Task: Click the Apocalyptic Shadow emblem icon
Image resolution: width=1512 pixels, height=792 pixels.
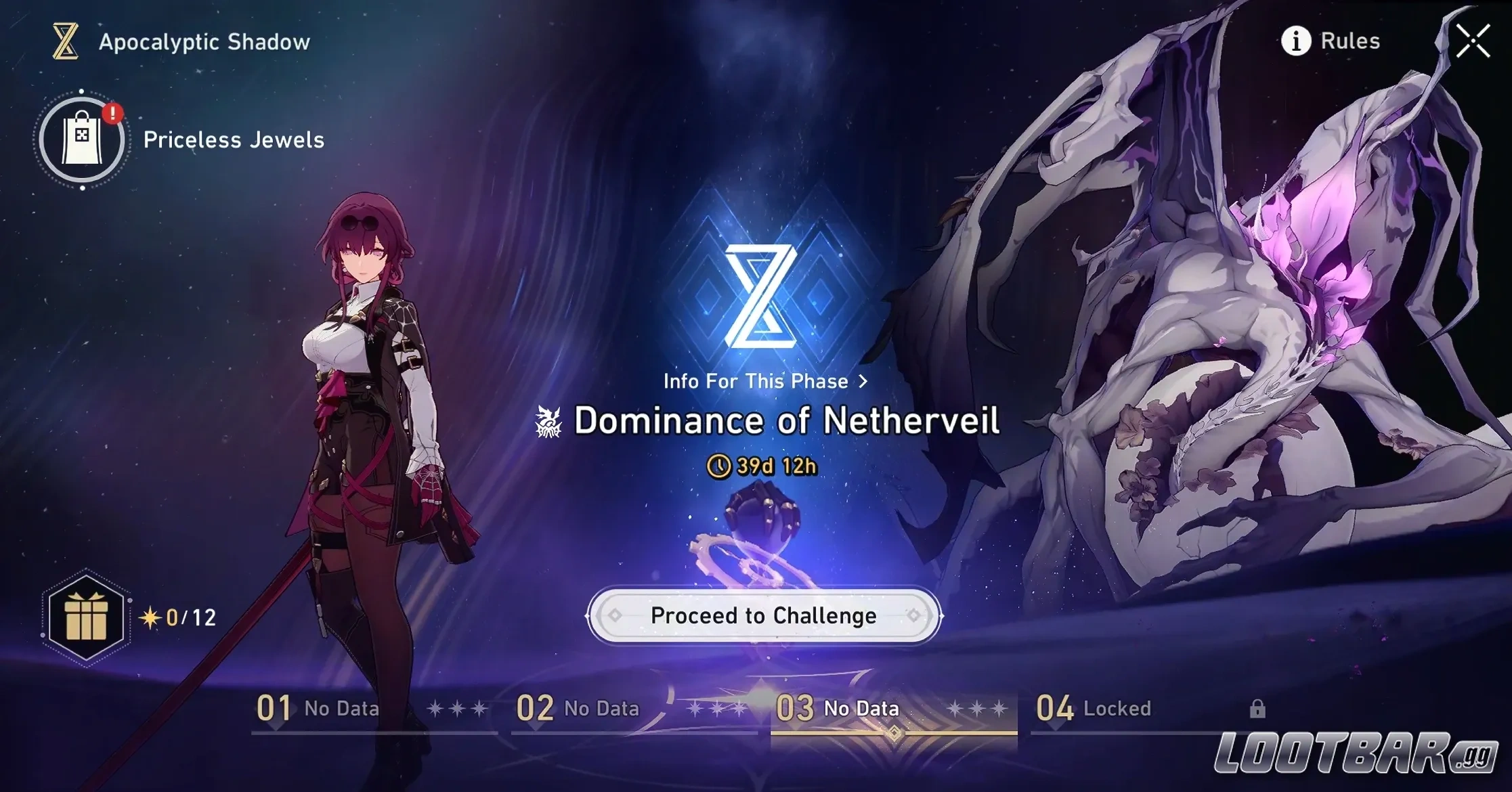Action: (x=64, y=42)
